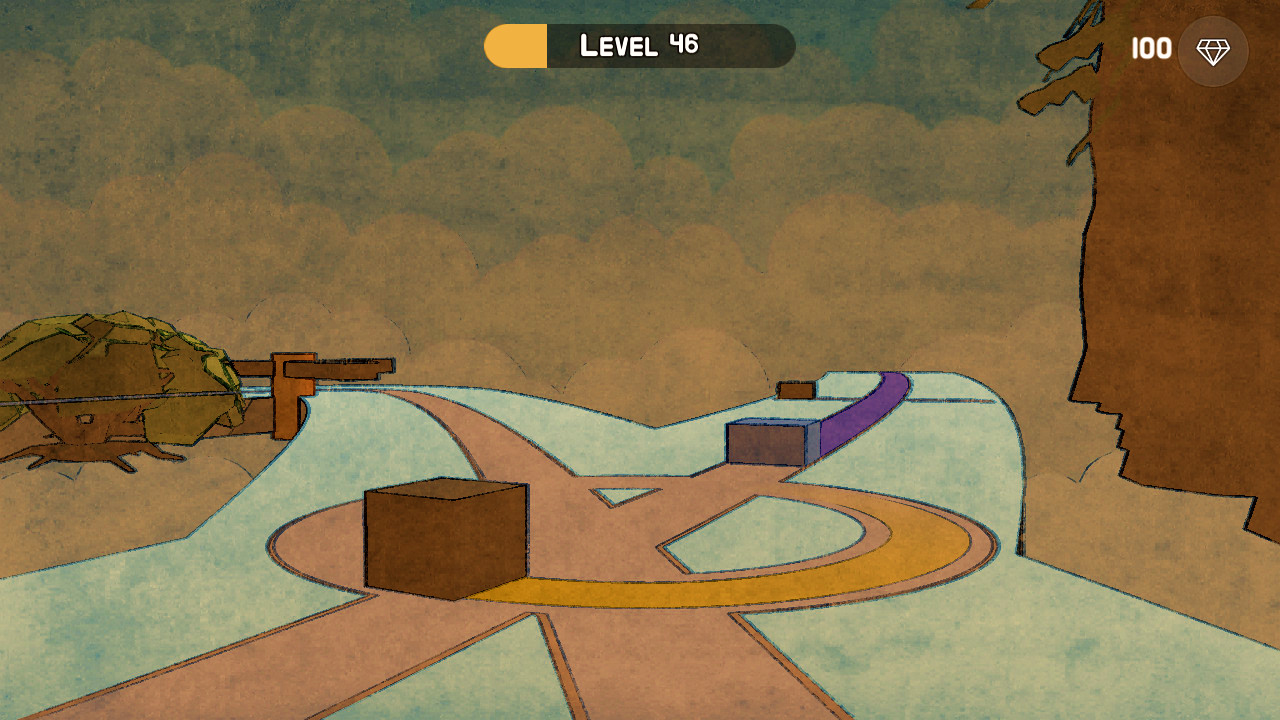Click the diamond gem counter icon
This screenshot has height=720, width=1280.
[1213, 50]
